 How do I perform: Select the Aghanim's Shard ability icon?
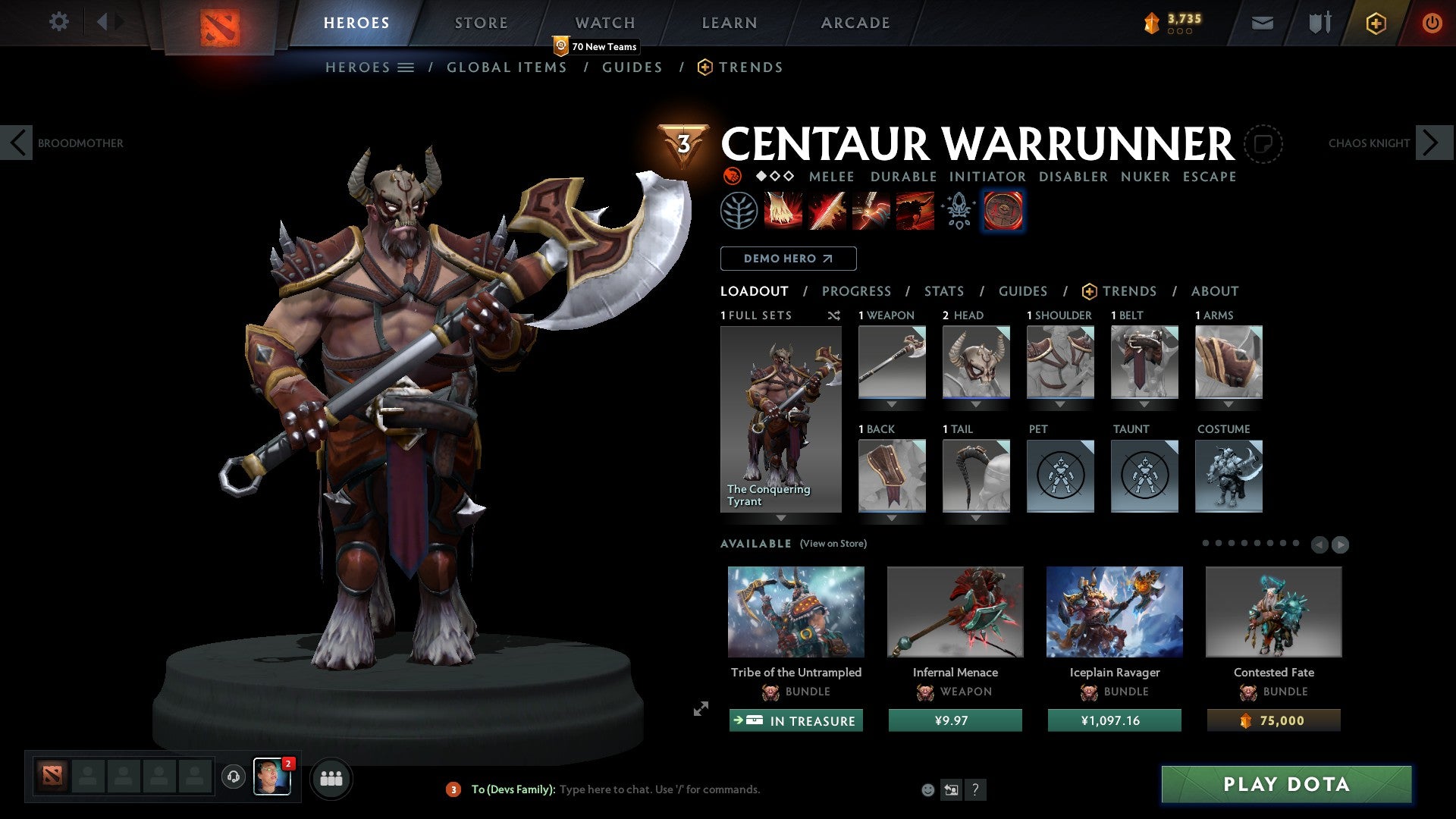(x=959, y=210)
